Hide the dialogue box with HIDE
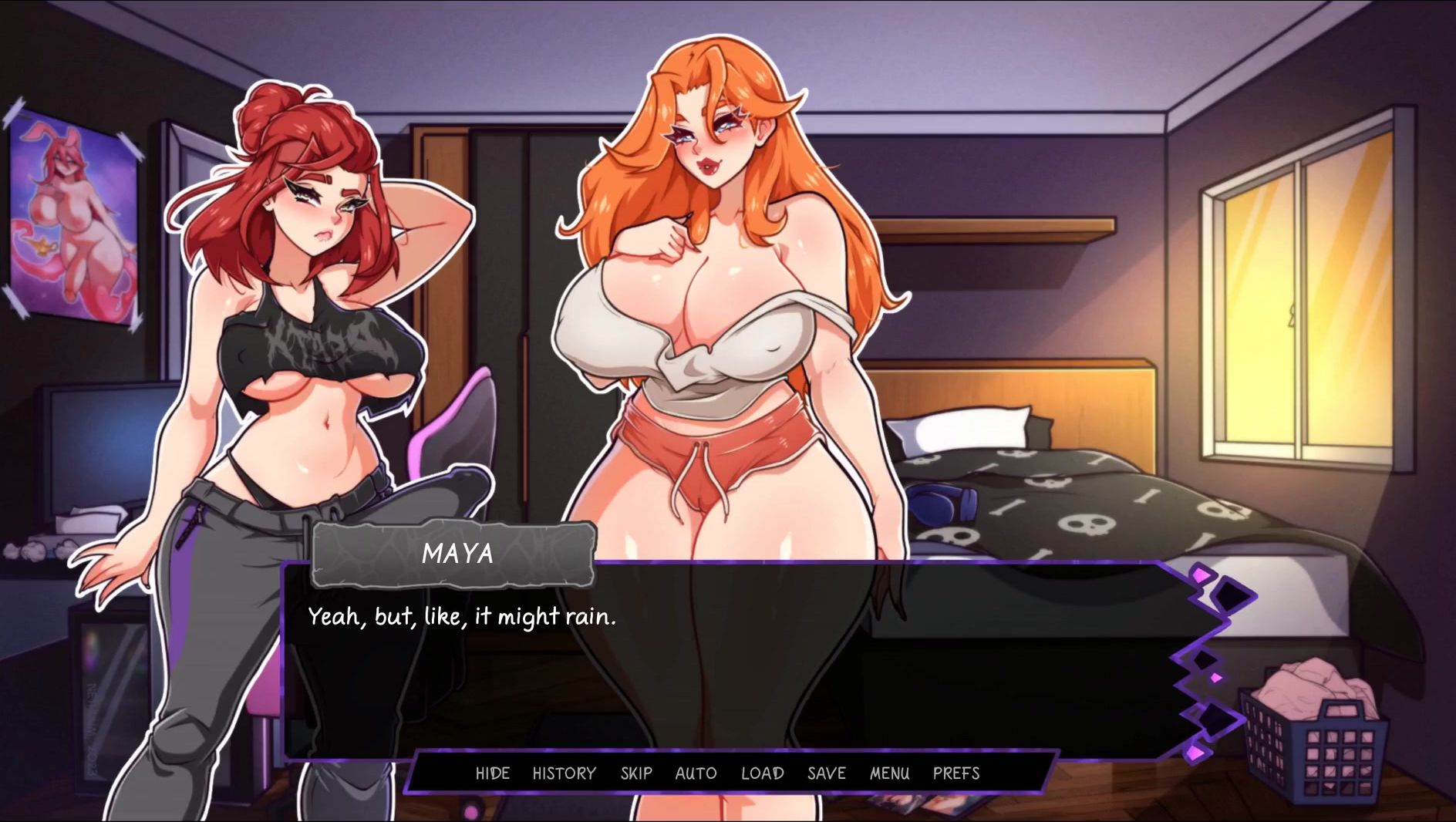Viewport: 1456px width, 822px height. tap(492, 773)
